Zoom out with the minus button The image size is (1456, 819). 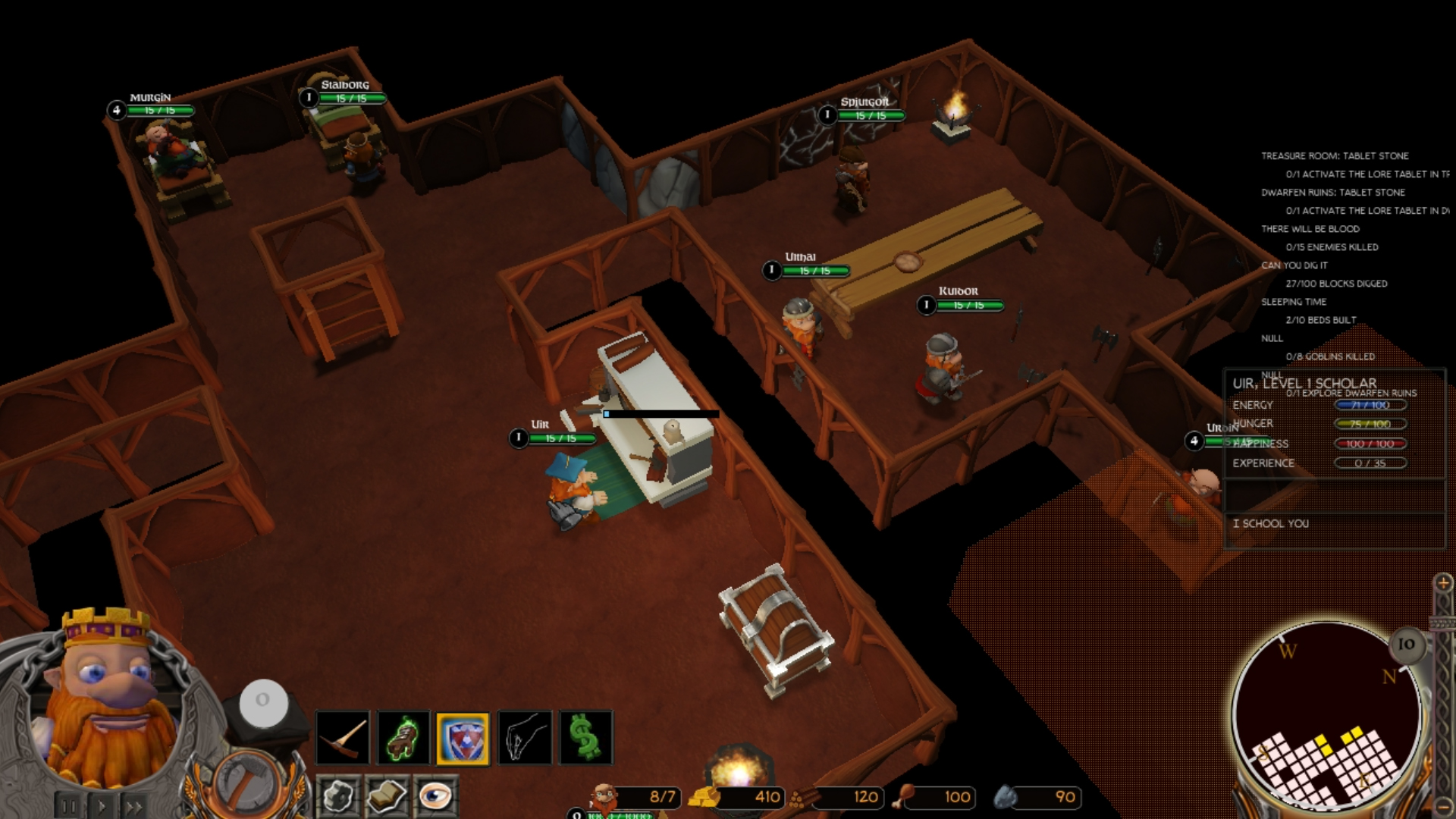[x=1442, y=805]
